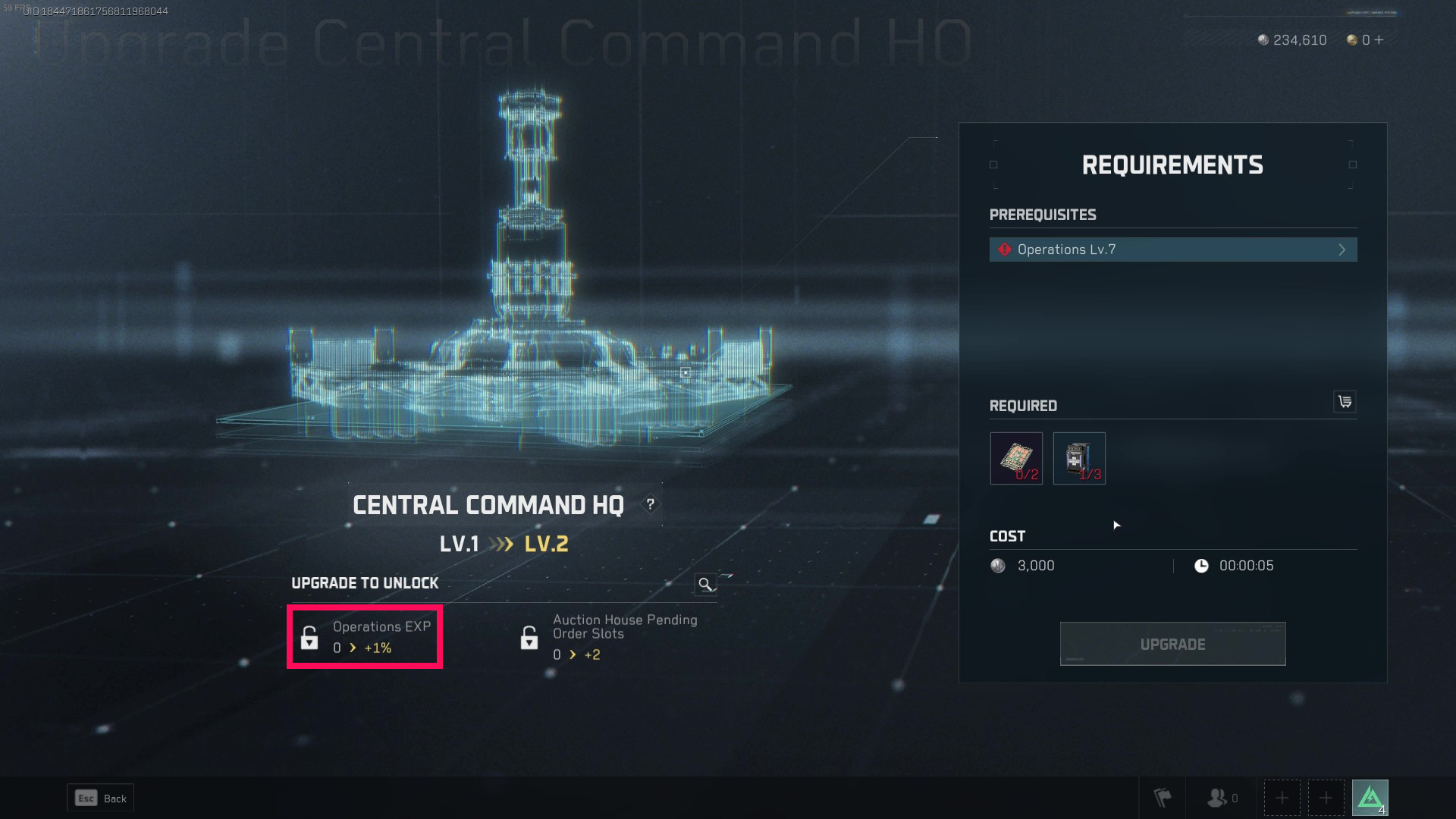Click the magnifier to inspect unlocks
This screenshot has width=1456, height=819.
click(705, 584)
